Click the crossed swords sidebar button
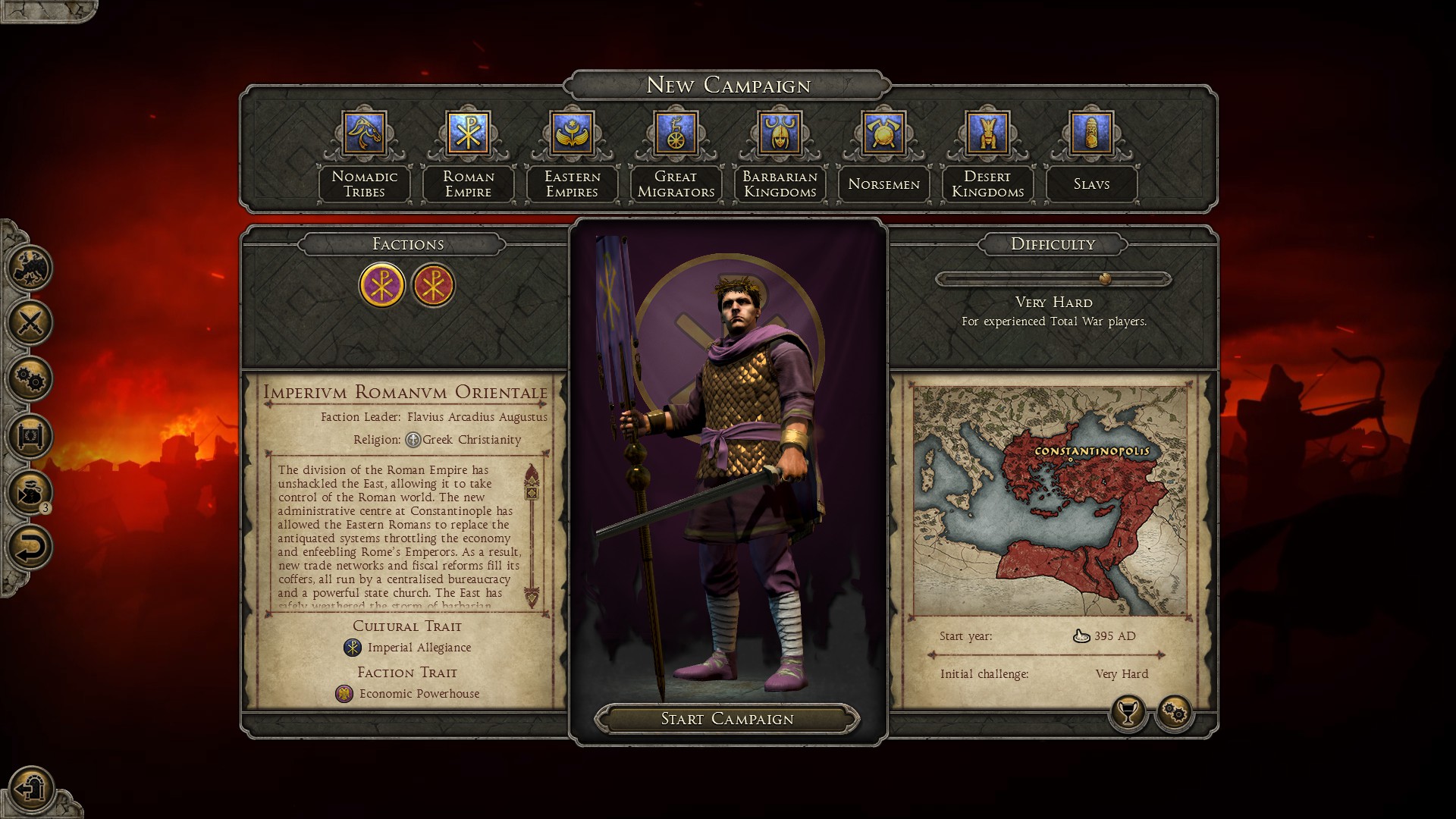Image resolution: width=1456 pixels, height=819 pixels. [30, 323]
